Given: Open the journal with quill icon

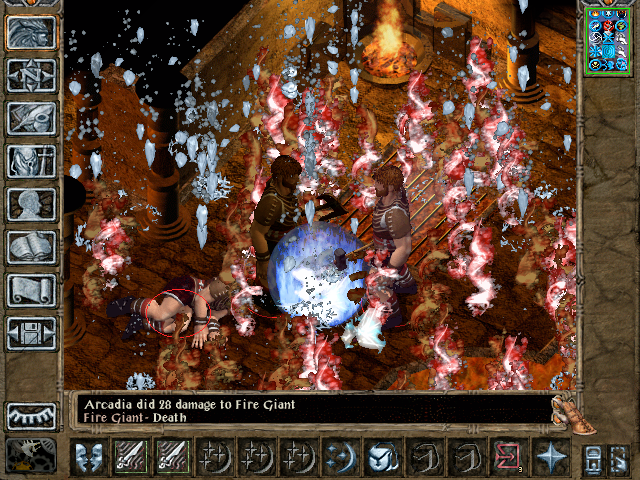Looking at the screenshot, I should (31, 118).
